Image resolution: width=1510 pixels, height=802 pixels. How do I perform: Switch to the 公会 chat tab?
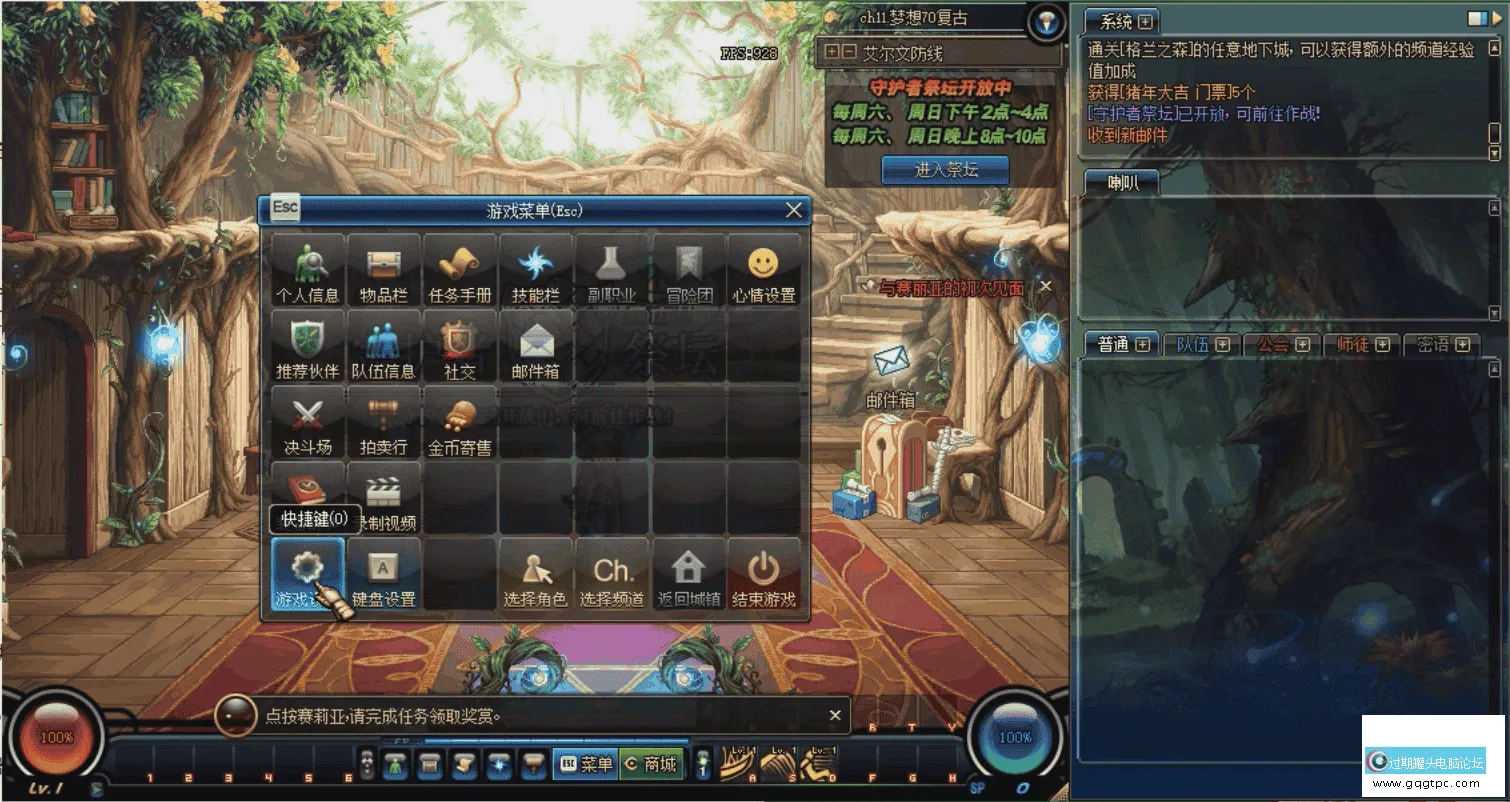coord(1282,344)
